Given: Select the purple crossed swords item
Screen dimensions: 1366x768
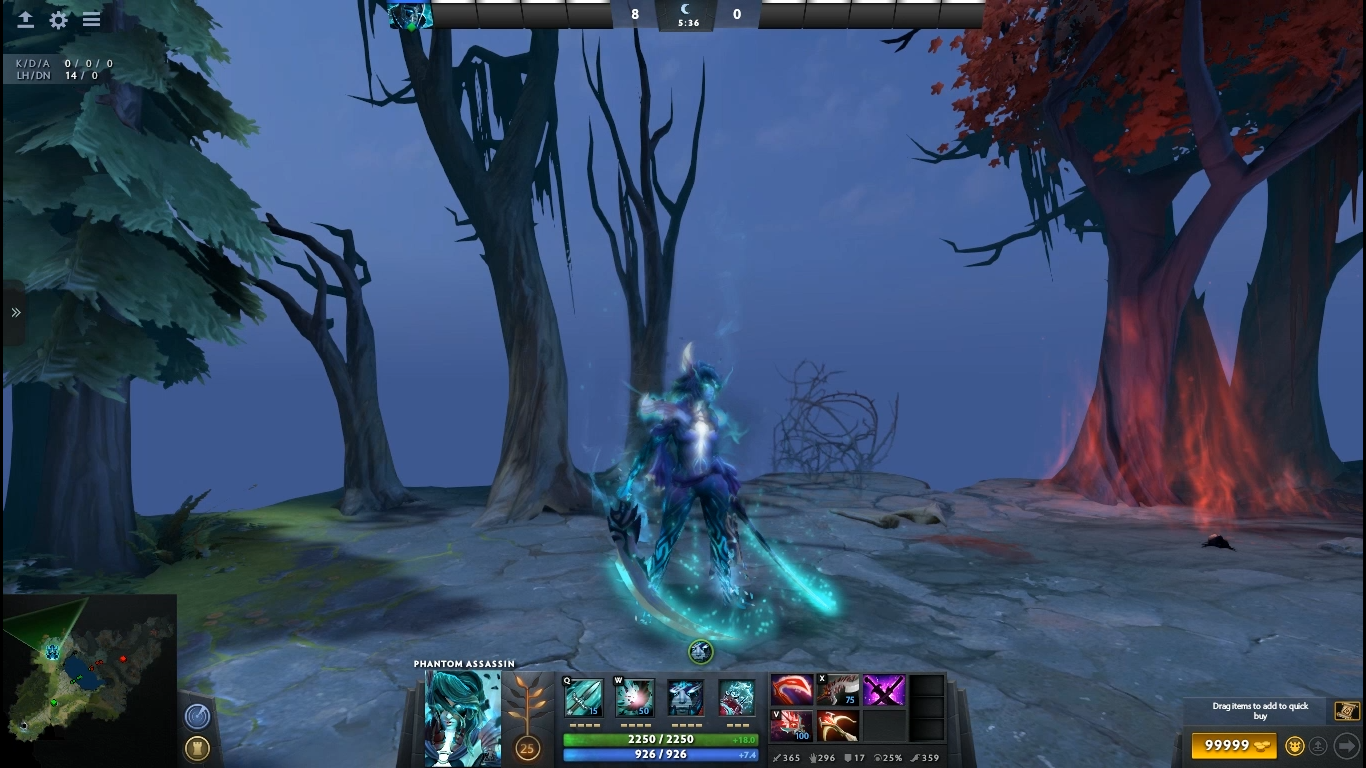Looking at the screenshot, I should pyautogui.click(x=884, y=690).
